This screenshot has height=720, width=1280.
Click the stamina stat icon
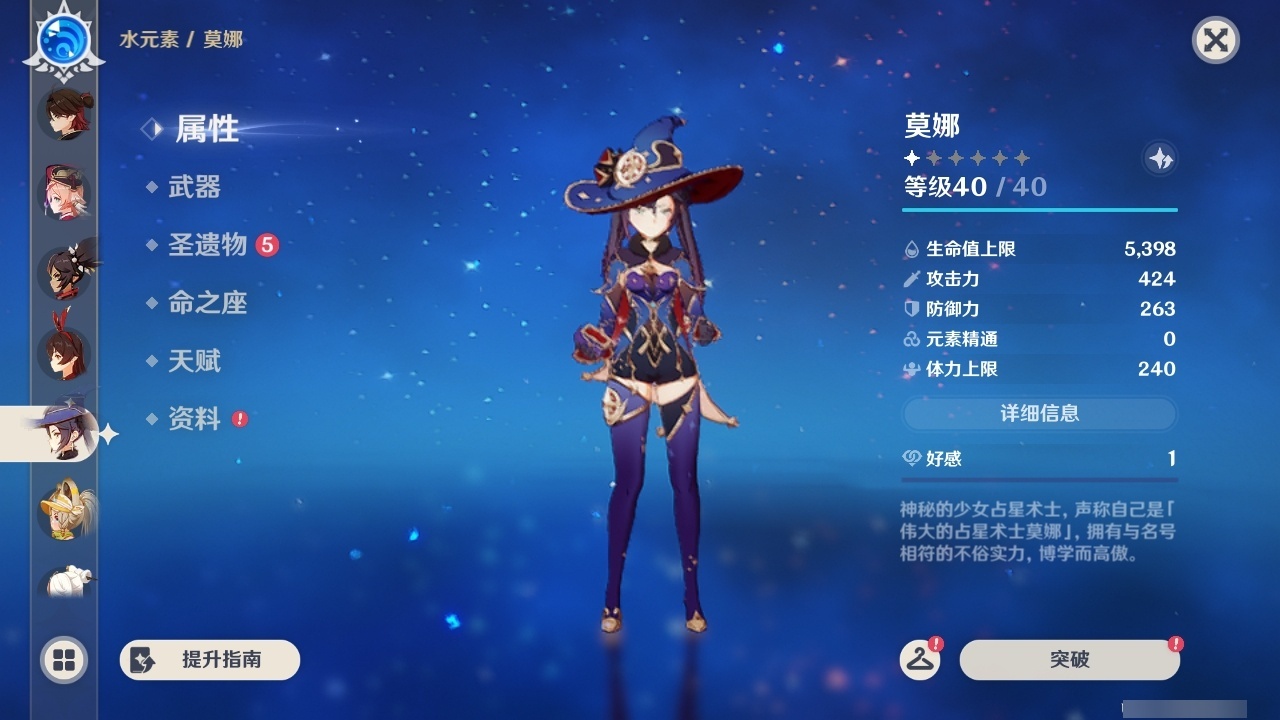click(x=910, y=369)
